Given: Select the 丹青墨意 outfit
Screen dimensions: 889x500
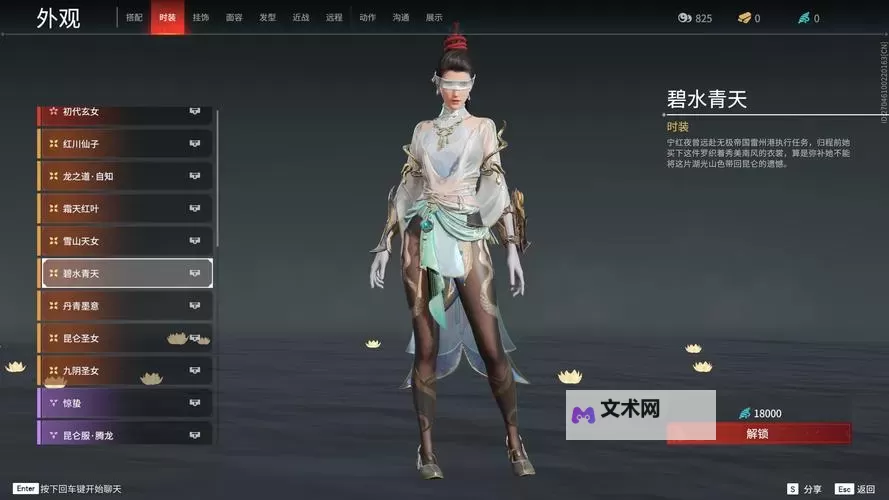Looking at the screenshot, I should coord(125,306).
